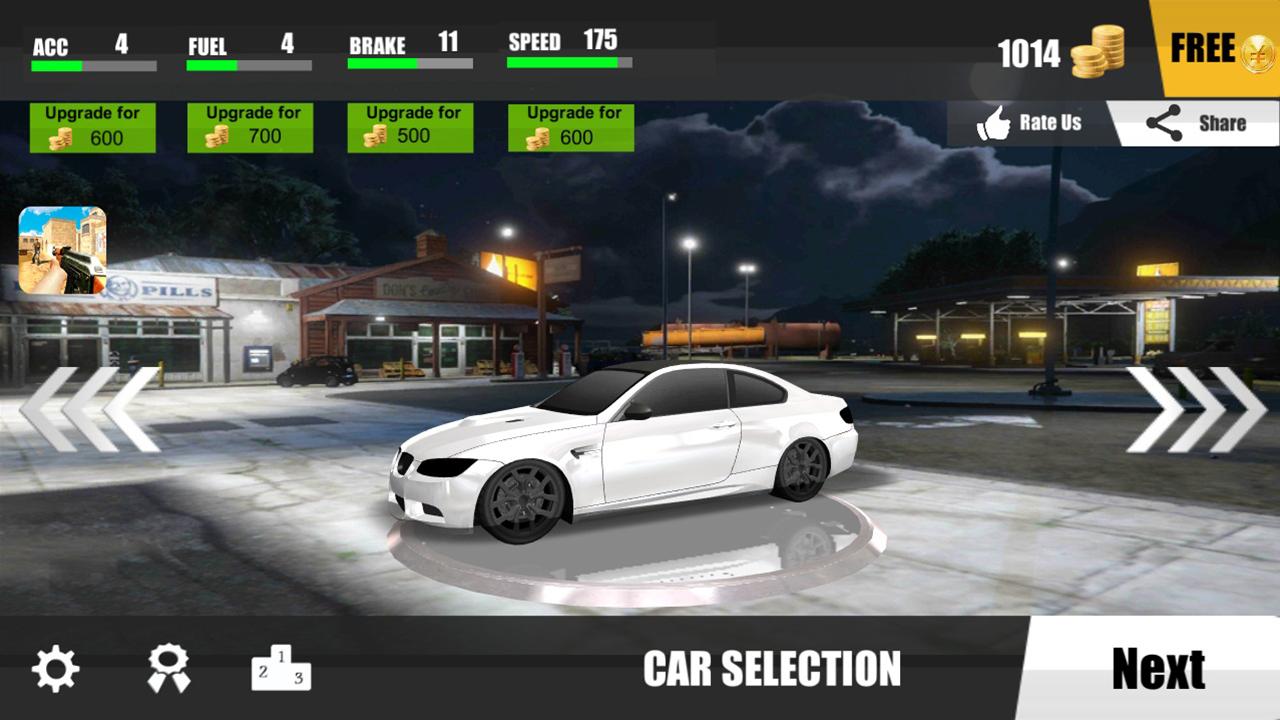
Task: Show the previous car with left arrows
Action: (90, 409)
